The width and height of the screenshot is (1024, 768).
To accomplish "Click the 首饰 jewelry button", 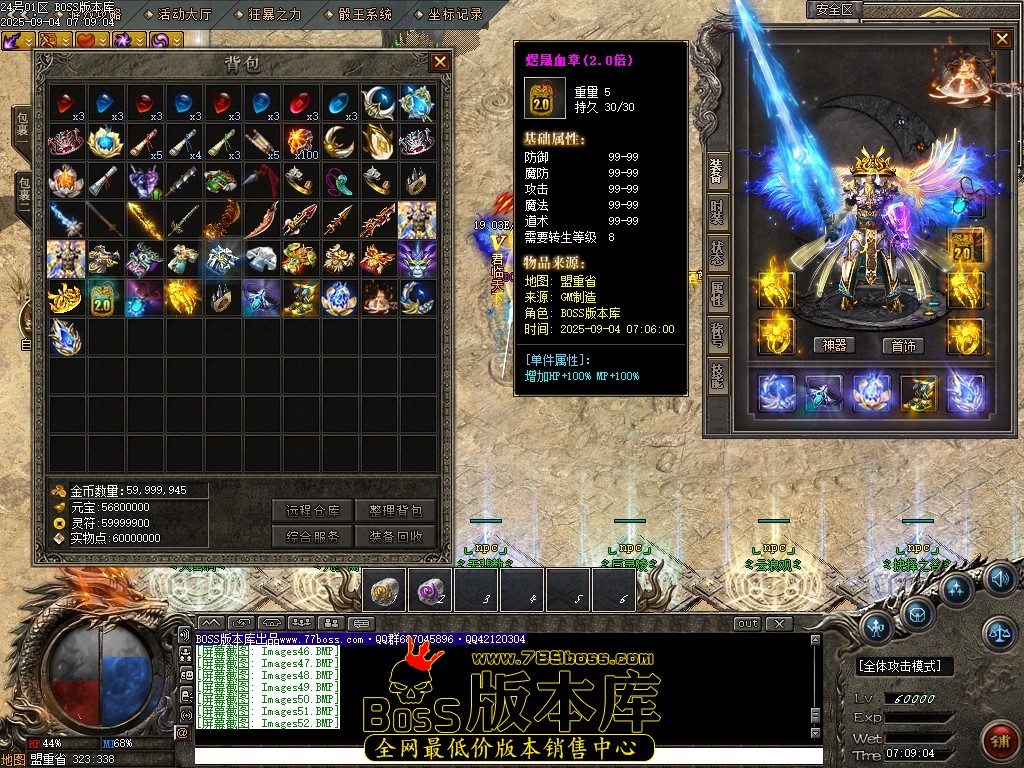I will click(x=903, y=345).
